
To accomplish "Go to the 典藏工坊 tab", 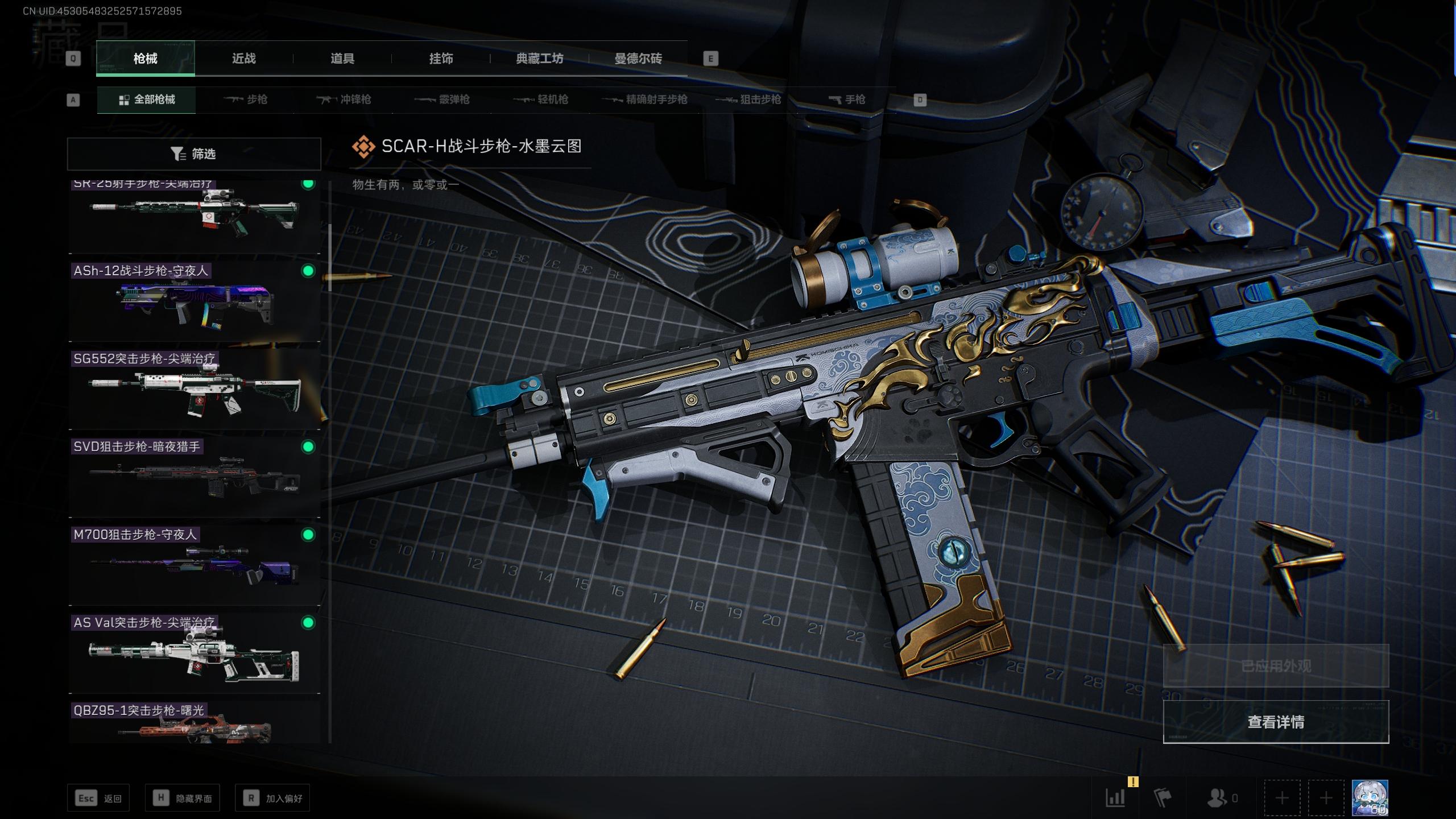I will 539,59.
